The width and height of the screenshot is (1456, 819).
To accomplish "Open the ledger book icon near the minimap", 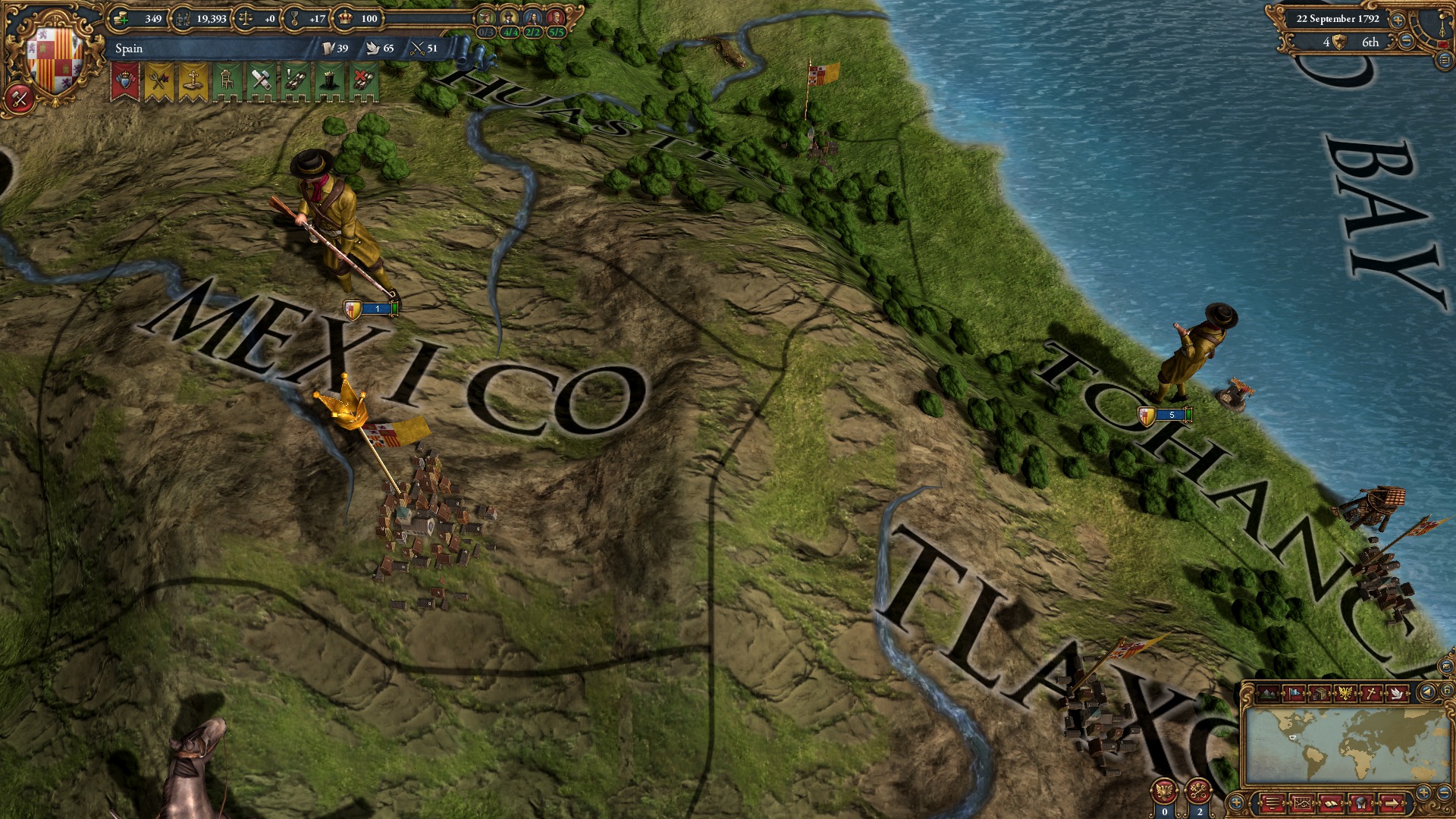I will click(1331, 804).
